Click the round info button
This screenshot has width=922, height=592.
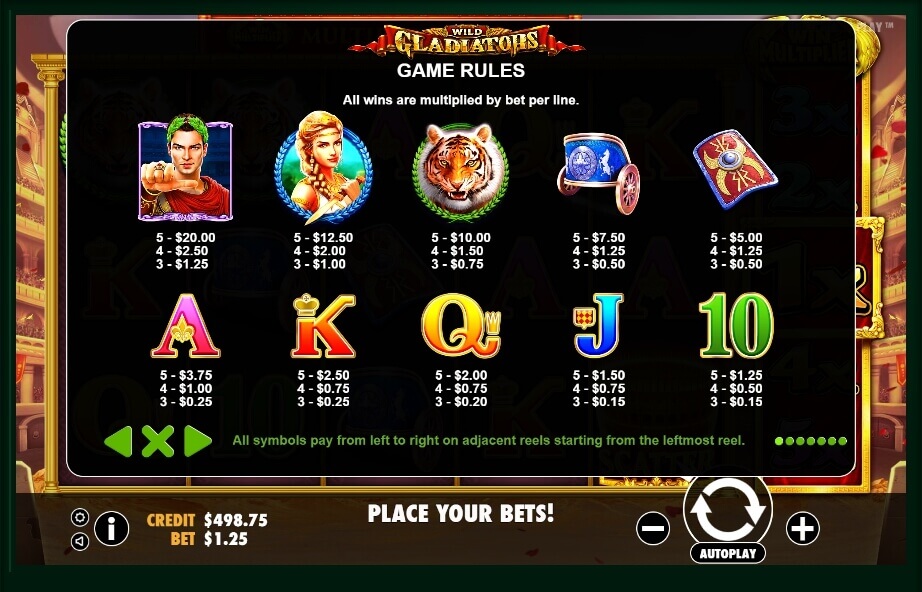111,528
